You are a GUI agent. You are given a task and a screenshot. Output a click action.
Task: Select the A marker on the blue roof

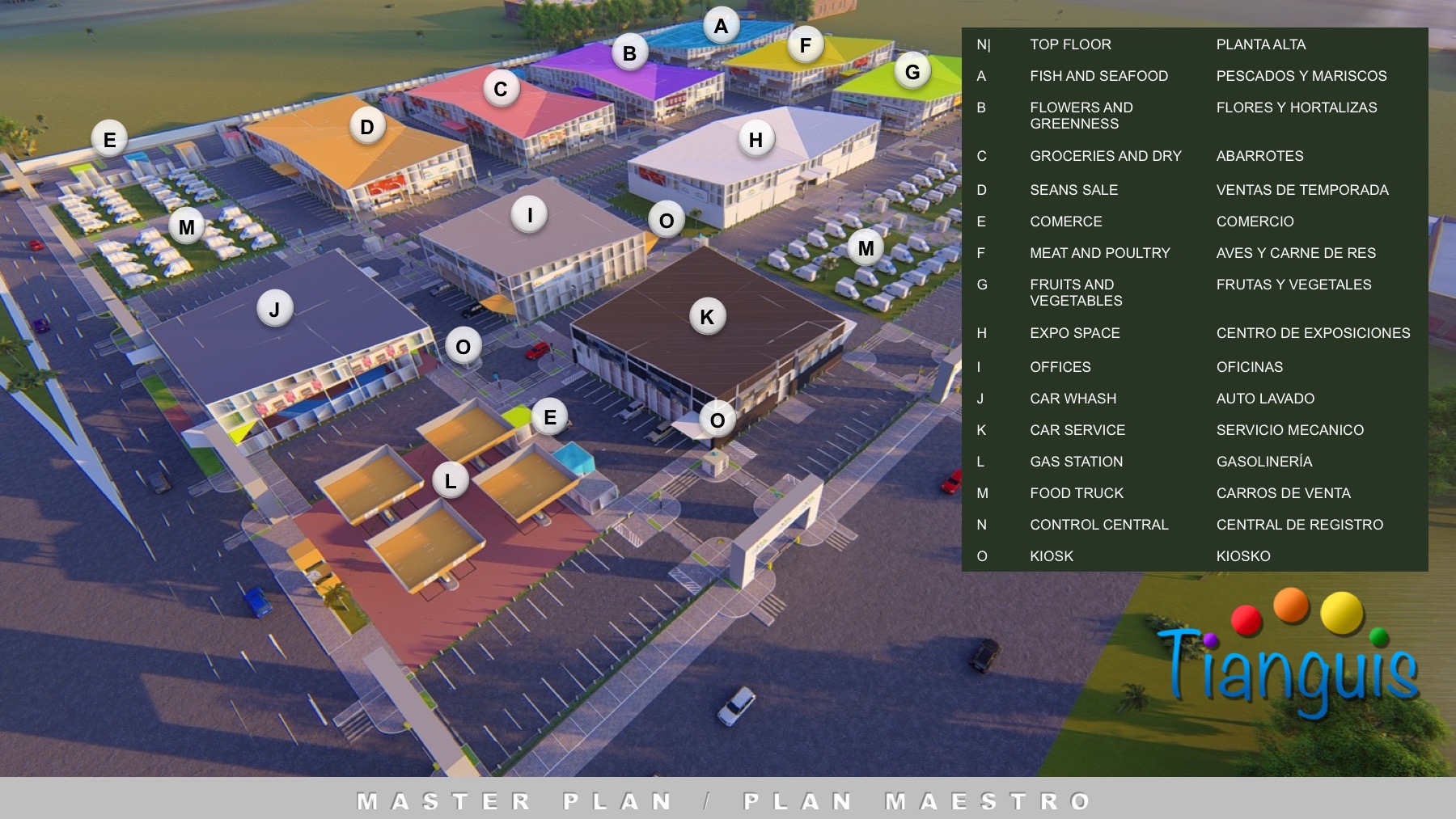721,27
